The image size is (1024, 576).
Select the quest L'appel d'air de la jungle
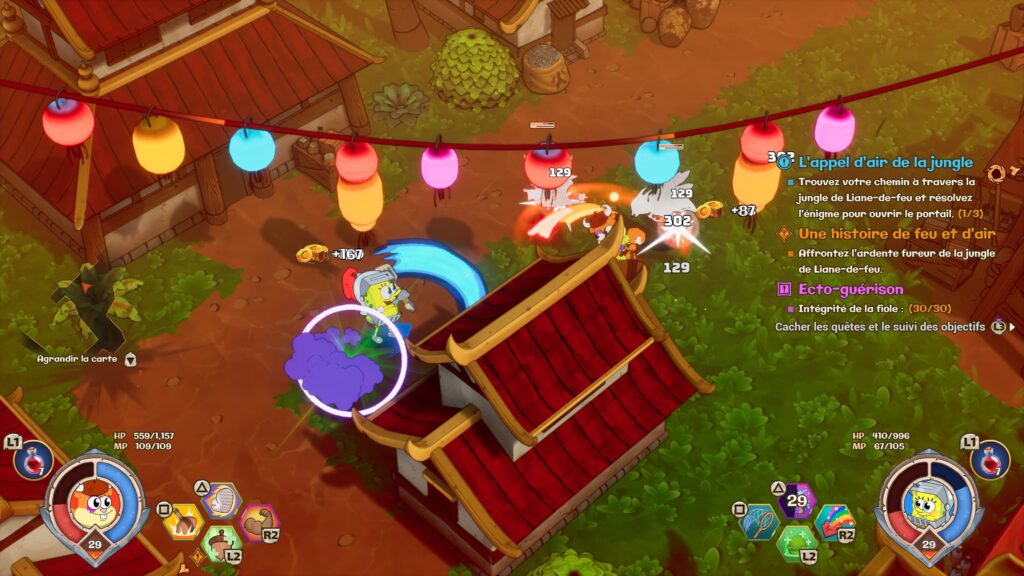[885, 162]
